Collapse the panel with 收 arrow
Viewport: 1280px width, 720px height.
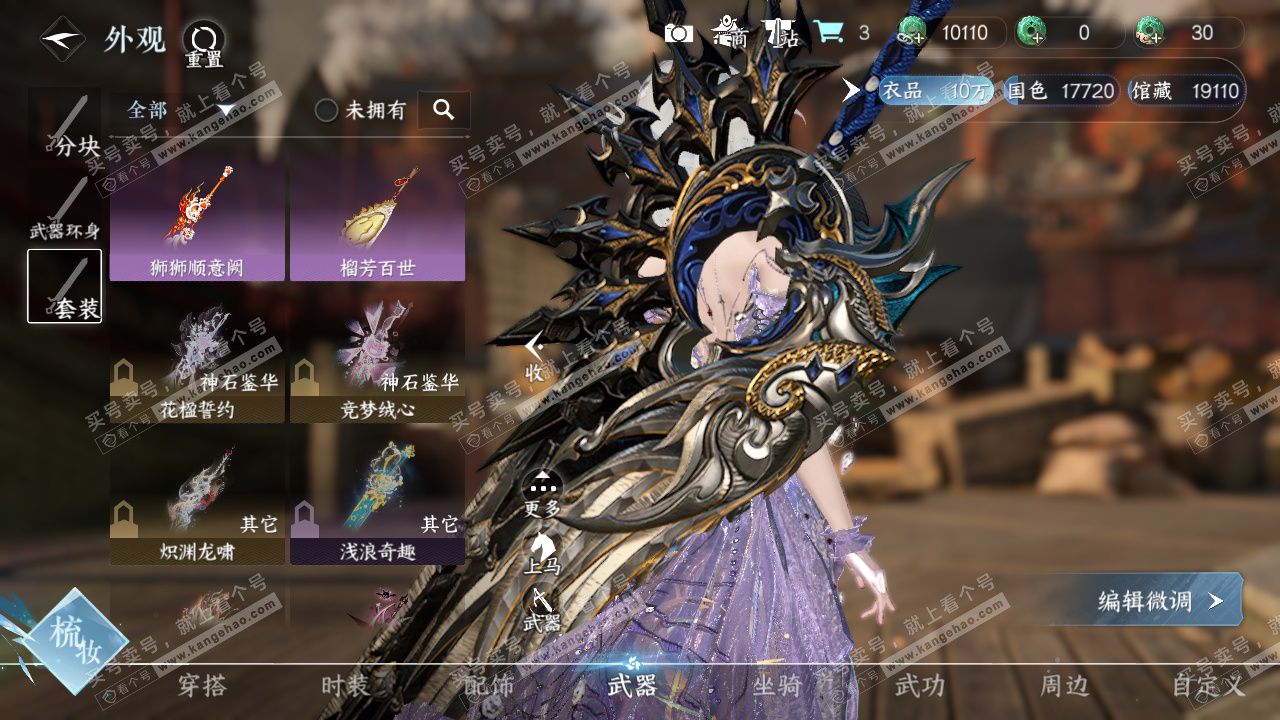(535, 356)
